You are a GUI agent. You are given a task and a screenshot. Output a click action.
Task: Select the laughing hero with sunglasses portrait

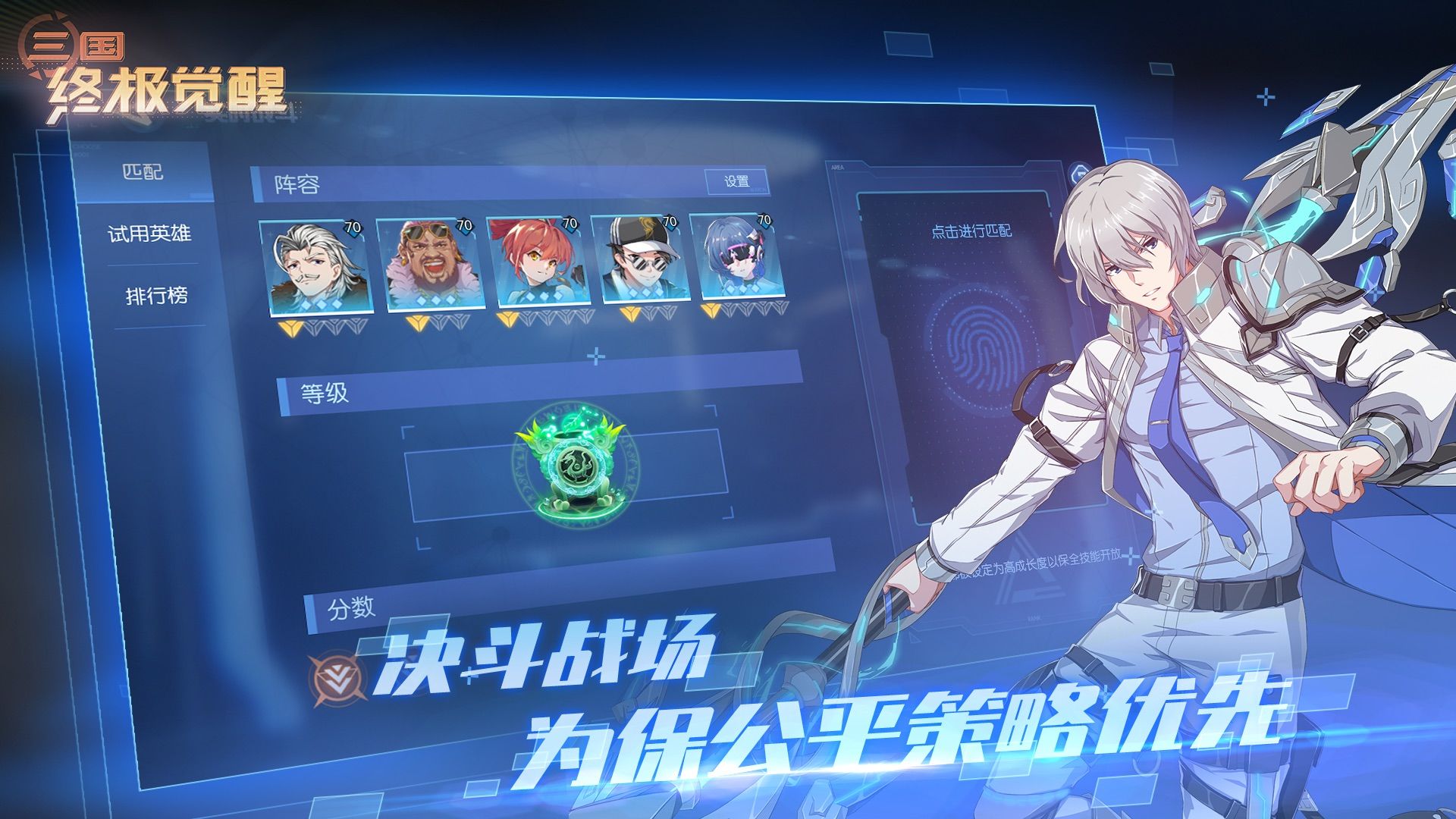point(428,262)
